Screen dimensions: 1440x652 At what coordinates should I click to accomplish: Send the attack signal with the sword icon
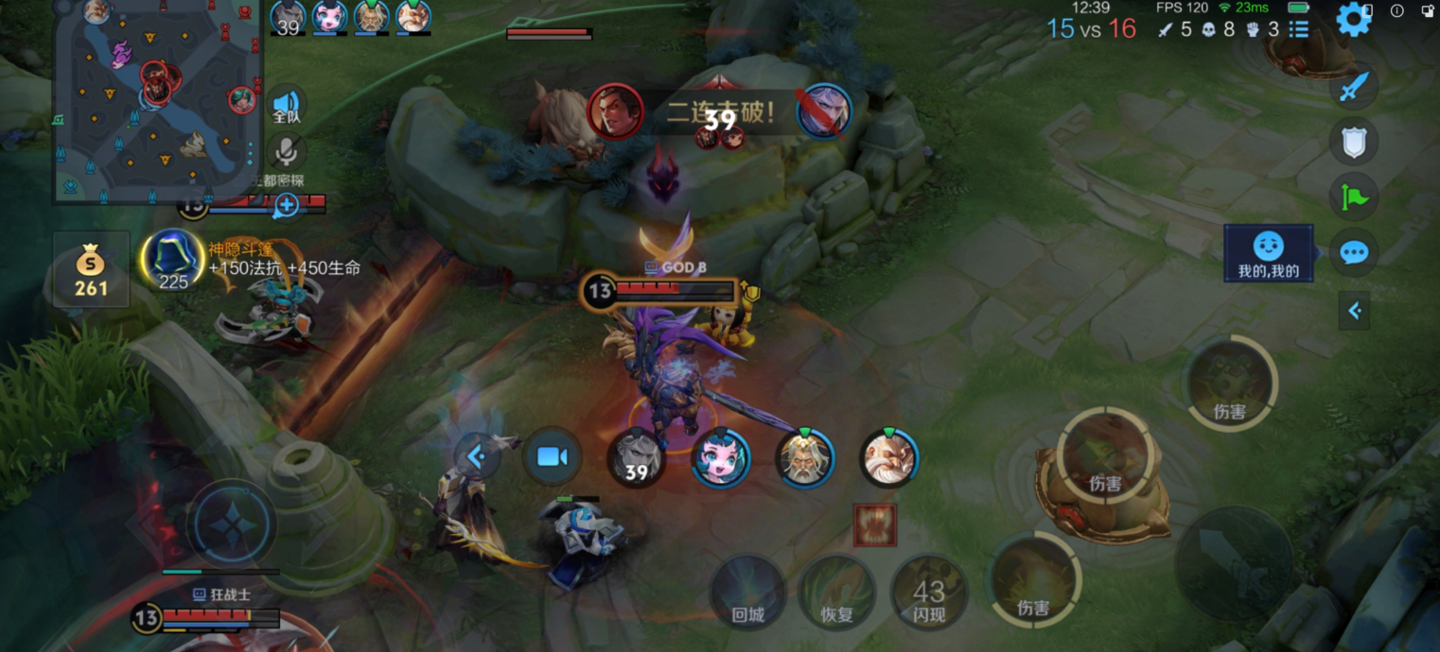pyautogui.click(x=1353, y=87)
